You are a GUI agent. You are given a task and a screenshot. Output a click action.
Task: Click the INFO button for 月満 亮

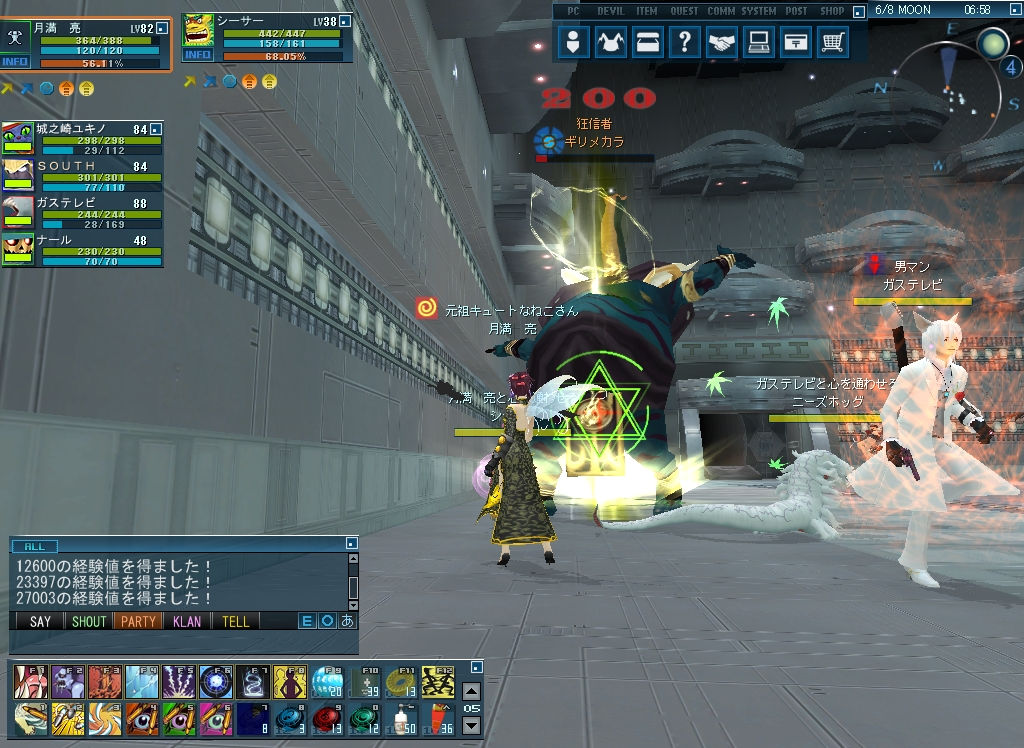[x=15, y=62]
